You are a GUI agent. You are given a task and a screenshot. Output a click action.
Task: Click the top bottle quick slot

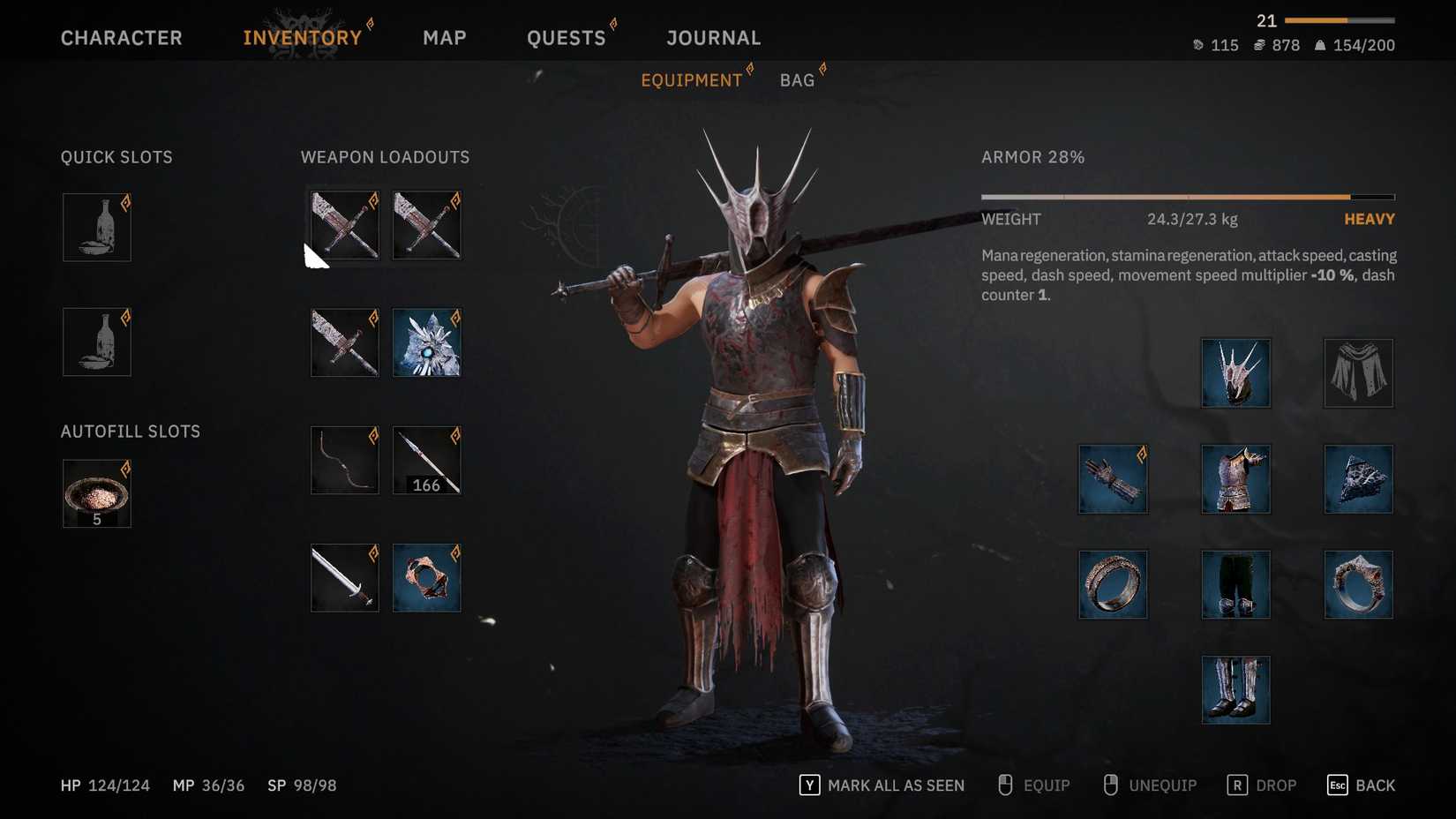tap(95, 227)
